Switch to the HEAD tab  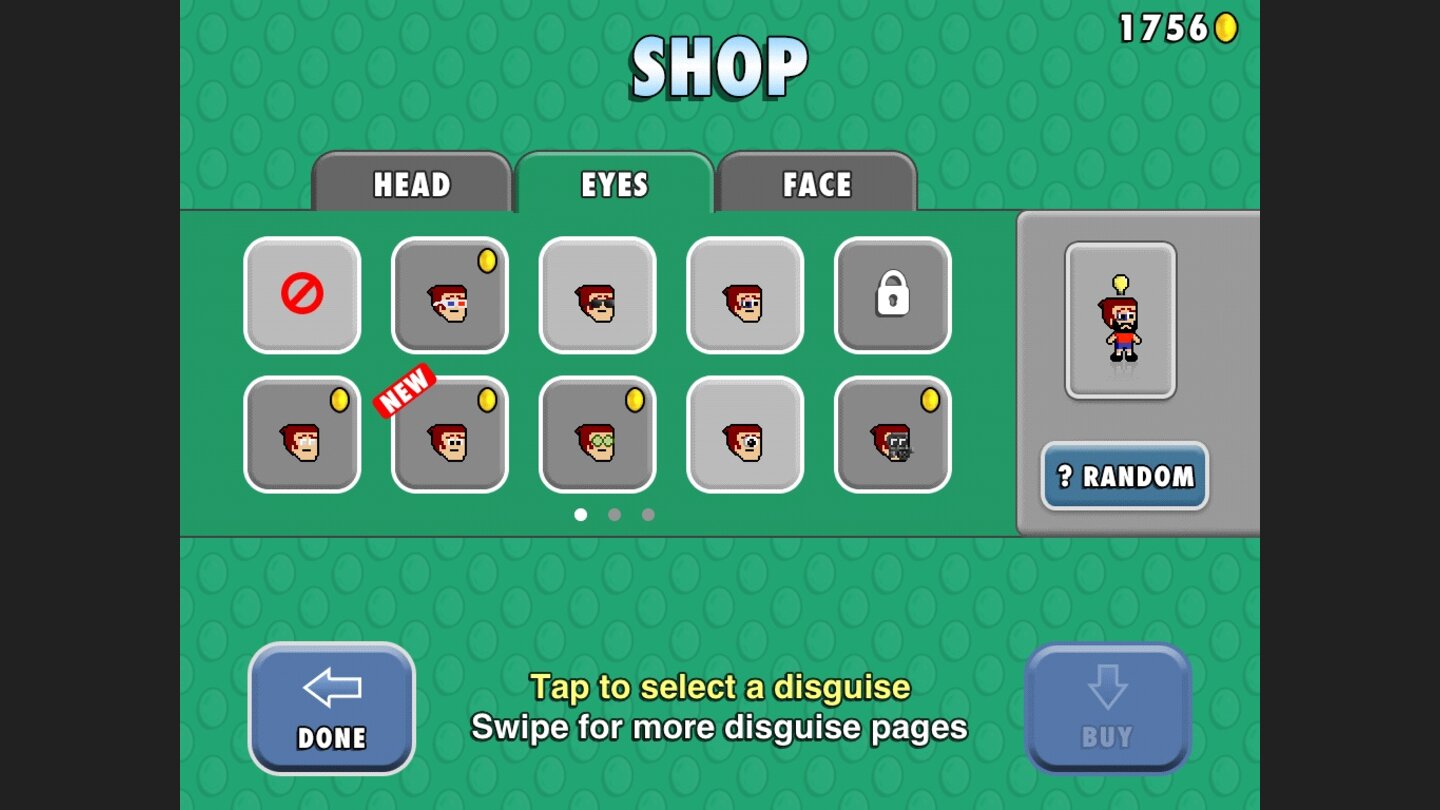pos(411,184)
